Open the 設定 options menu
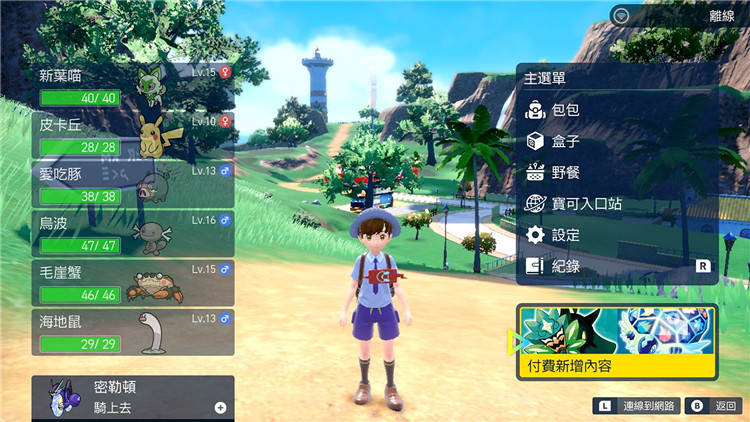The image size is (750, 422). [566, 234]
